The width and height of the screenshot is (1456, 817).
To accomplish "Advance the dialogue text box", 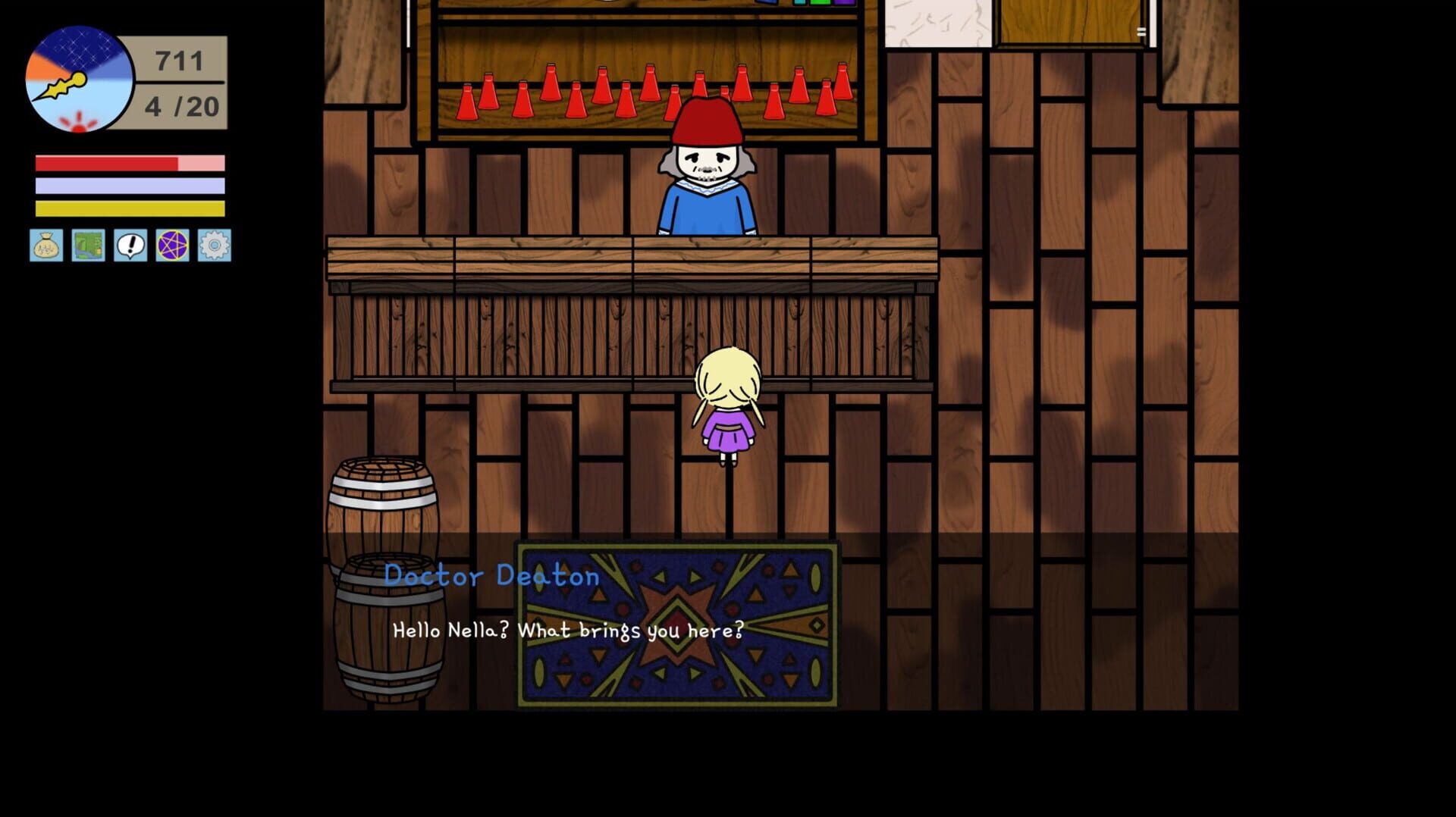I will [567, 628].
